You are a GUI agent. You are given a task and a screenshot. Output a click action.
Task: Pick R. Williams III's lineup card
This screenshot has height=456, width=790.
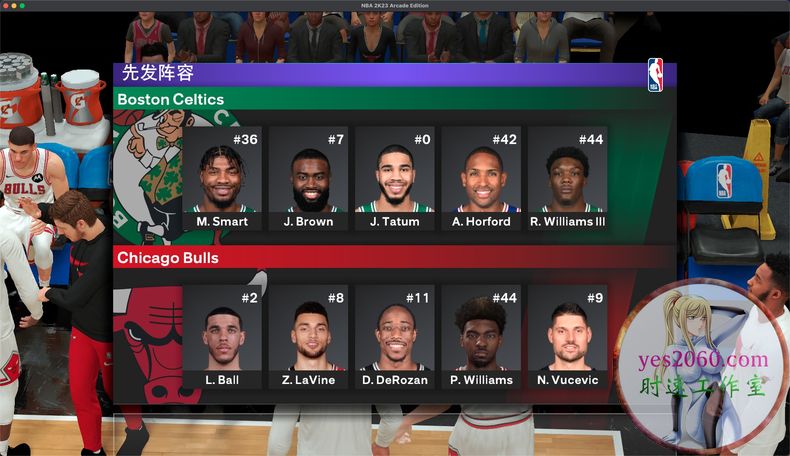pos(567,179)
